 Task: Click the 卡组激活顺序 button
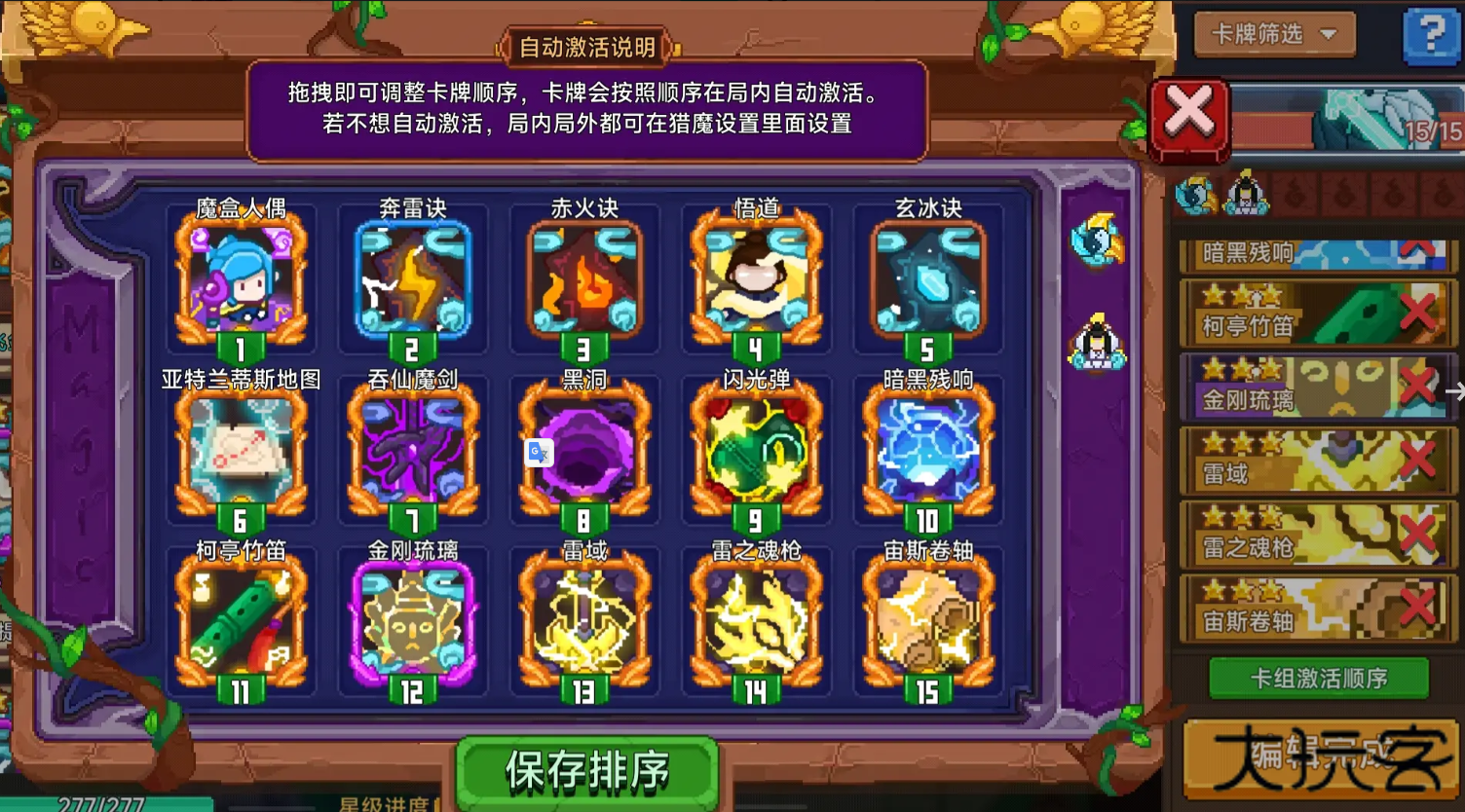[1317, 677]
